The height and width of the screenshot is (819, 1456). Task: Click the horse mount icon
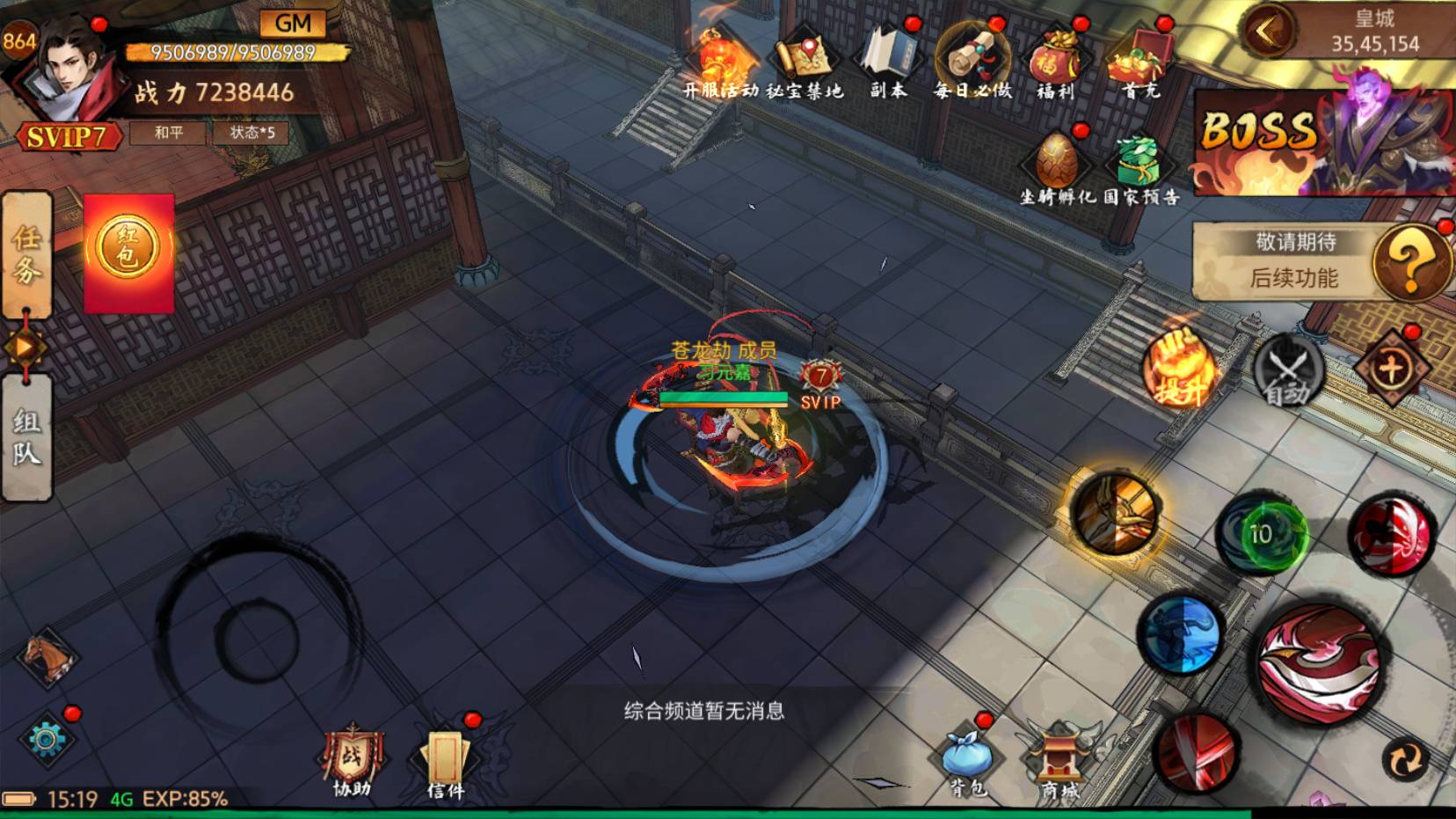47,657
